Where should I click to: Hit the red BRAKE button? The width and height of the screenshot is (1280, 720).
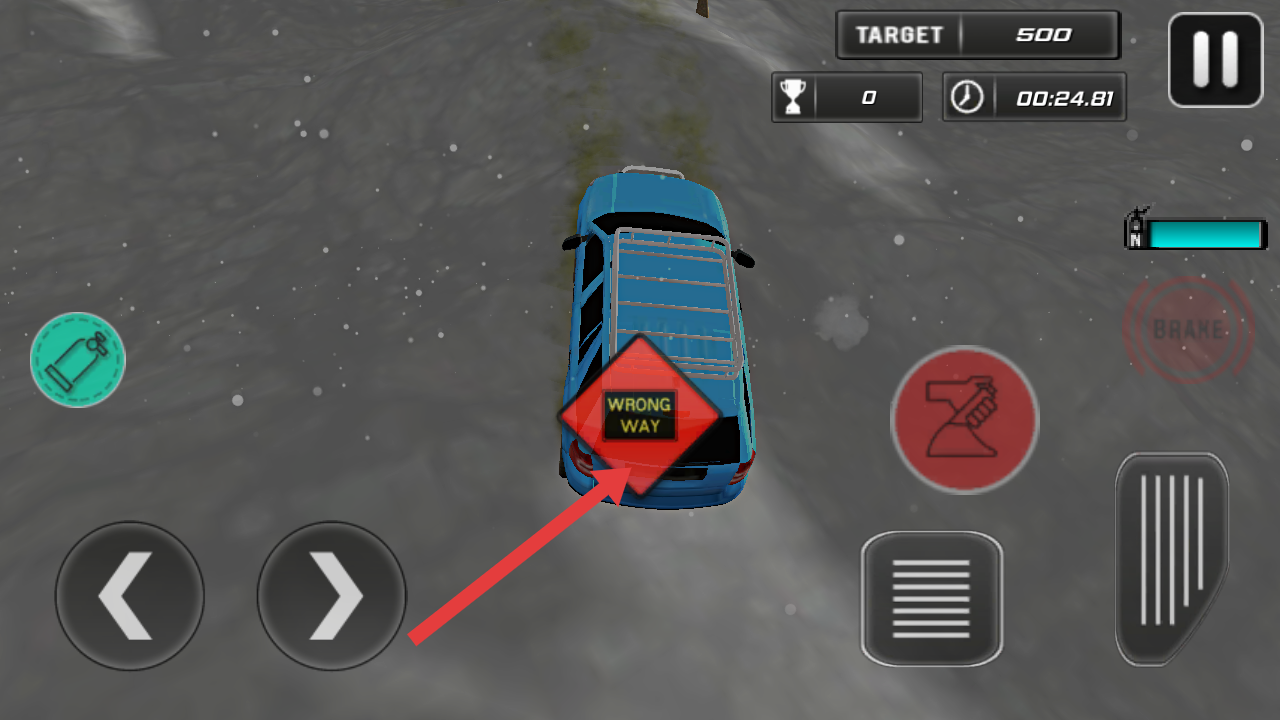(1188, 330)
